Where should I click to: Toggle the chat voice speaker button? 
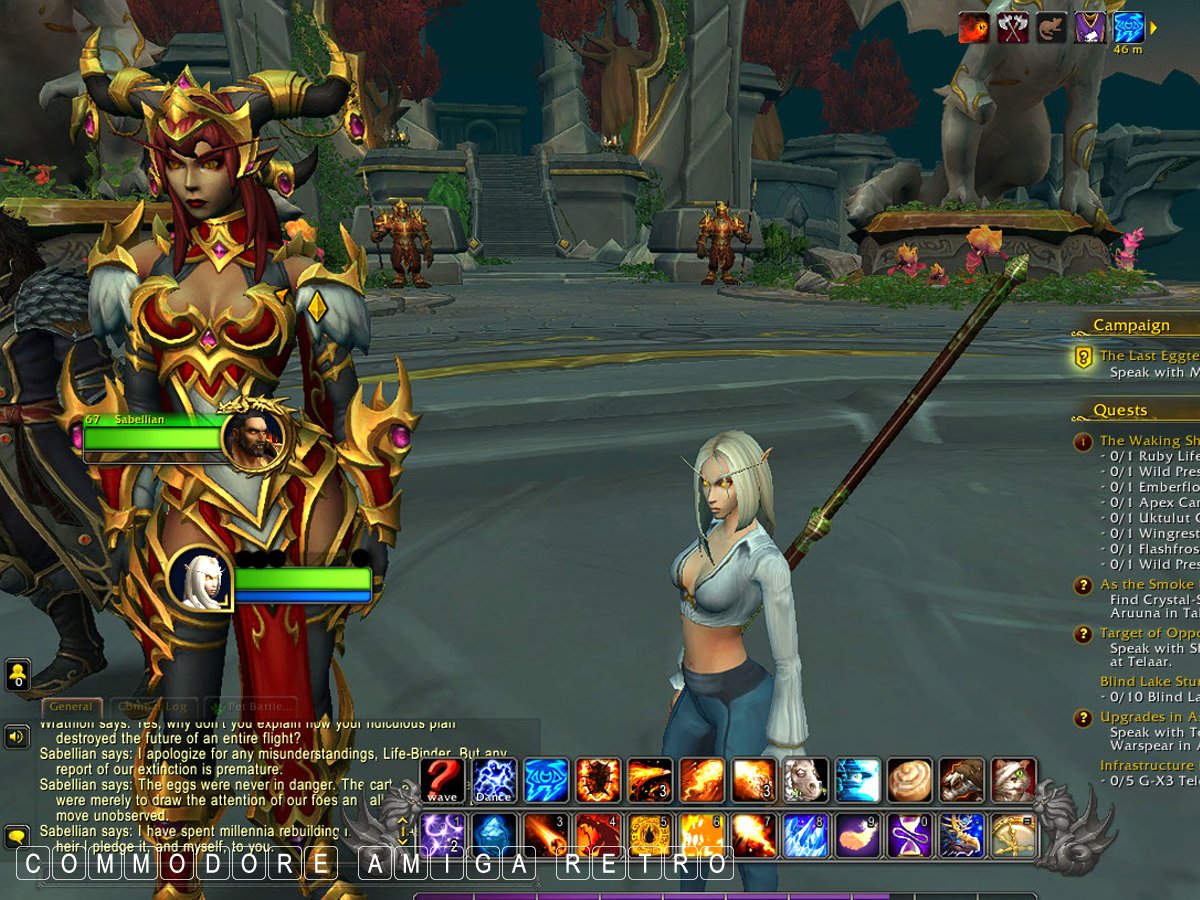coord(17,738)
